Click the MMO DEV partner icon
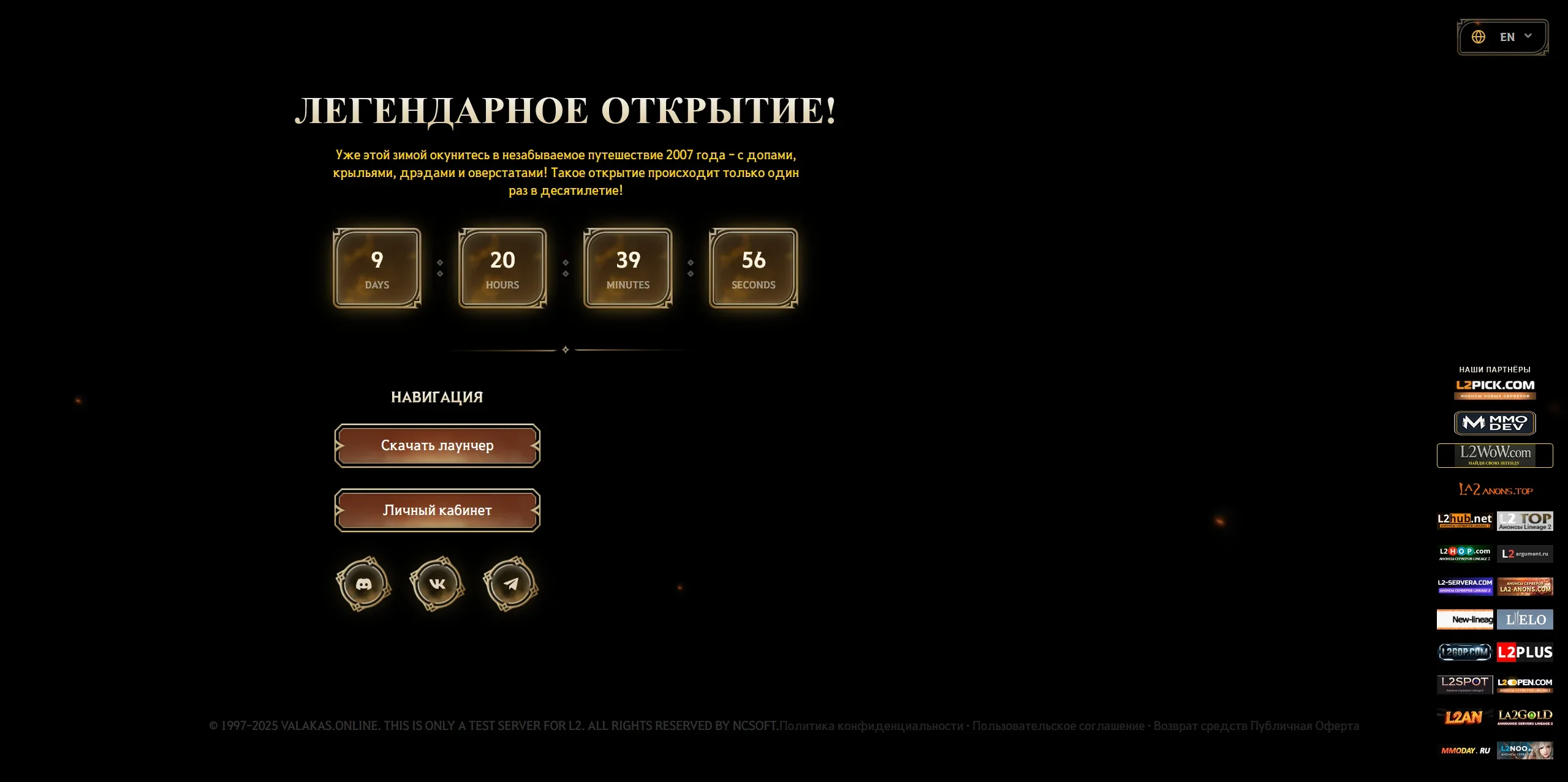This screenshot has width=1568, height=782. click(x=1495, y=423)
